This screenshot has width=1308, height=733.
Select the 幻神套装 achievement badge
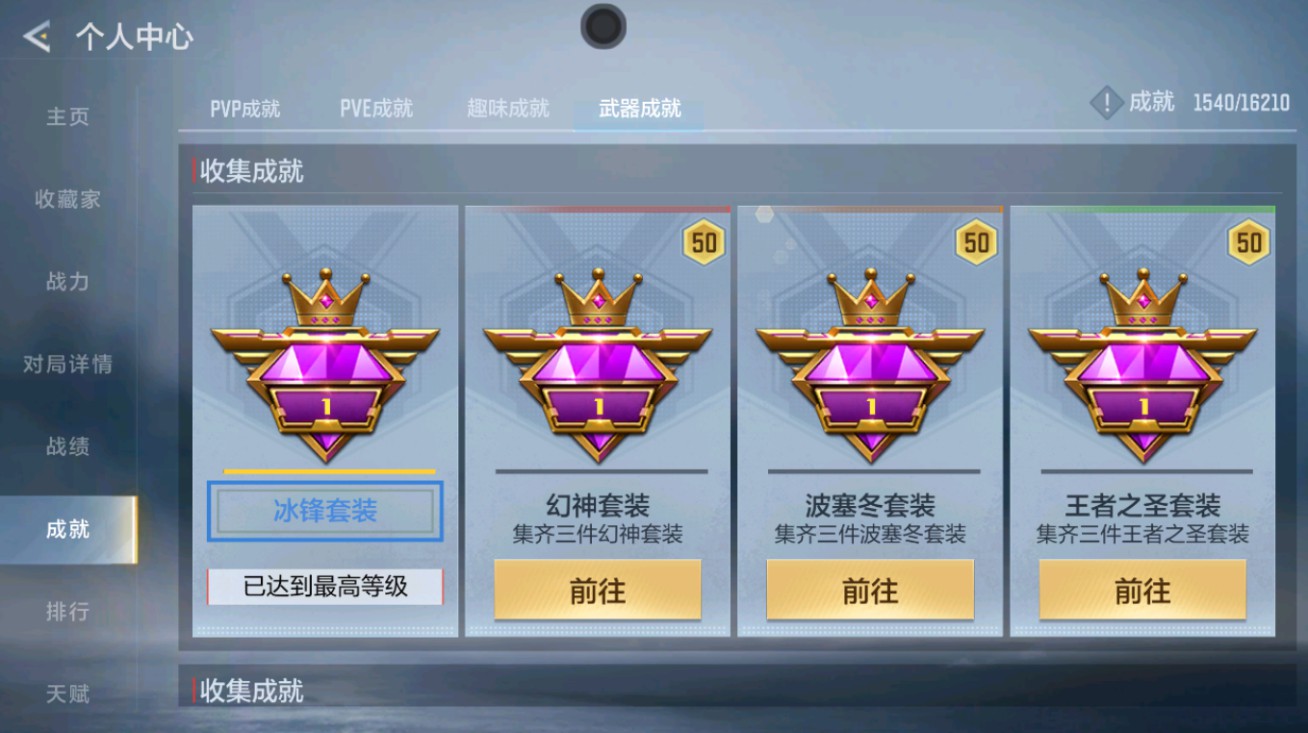point(597,365)
